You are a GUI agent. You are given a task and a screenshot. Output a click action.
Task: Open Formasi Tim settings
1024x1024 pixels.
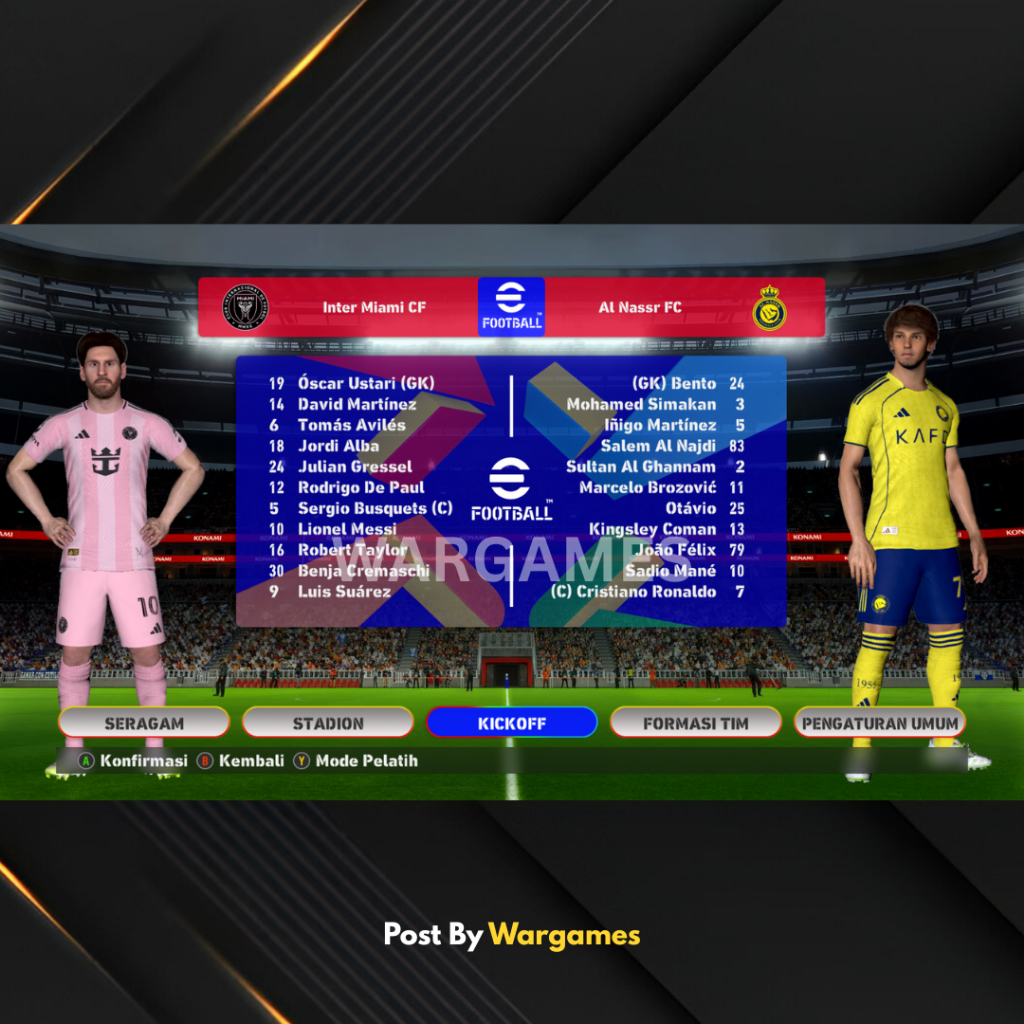click(x=695, y=722)
